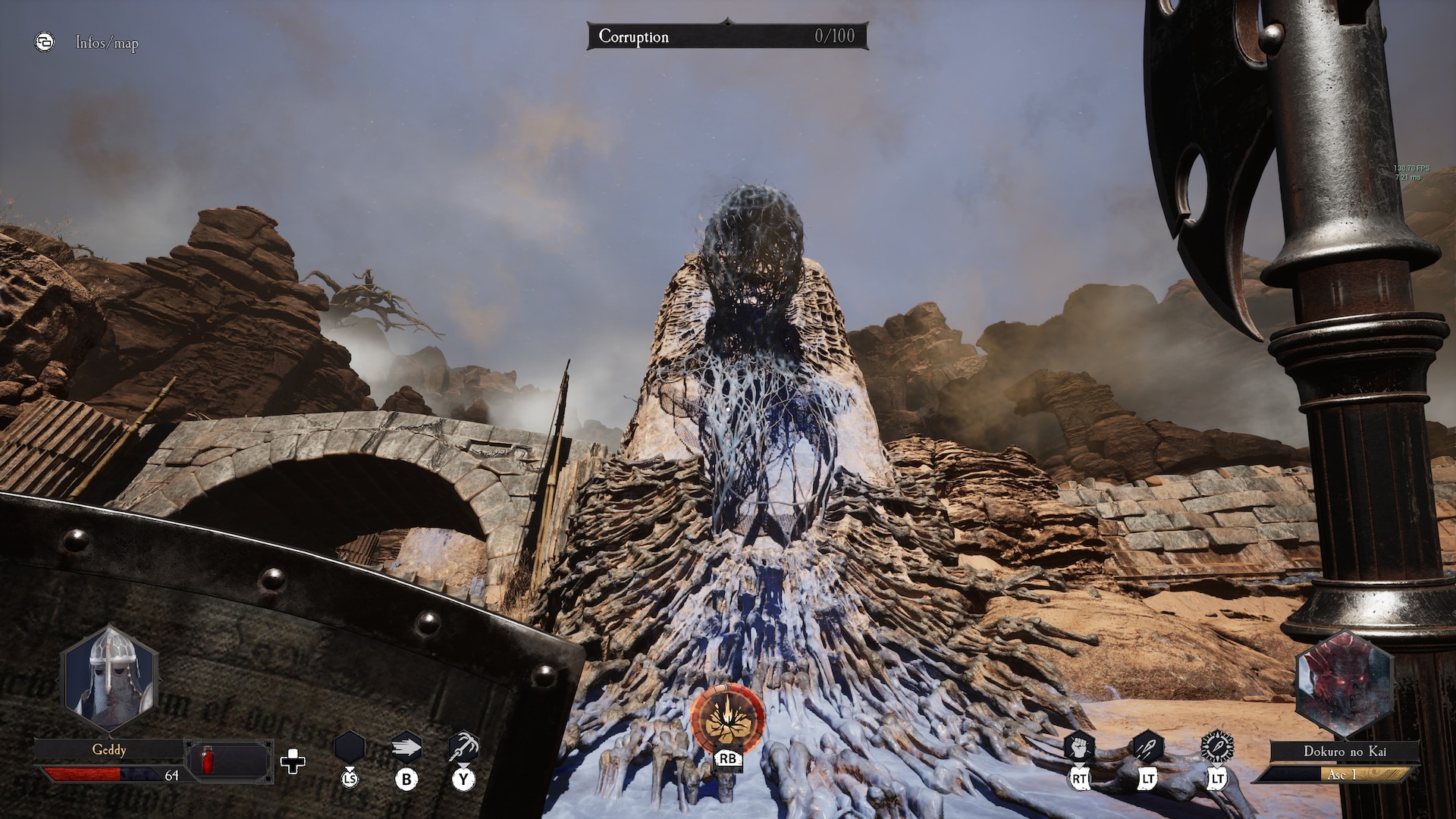Trigger the cracked-ground ability in the red ring
The height and width of the screenshot is (819, 1456).
(727, 717)
